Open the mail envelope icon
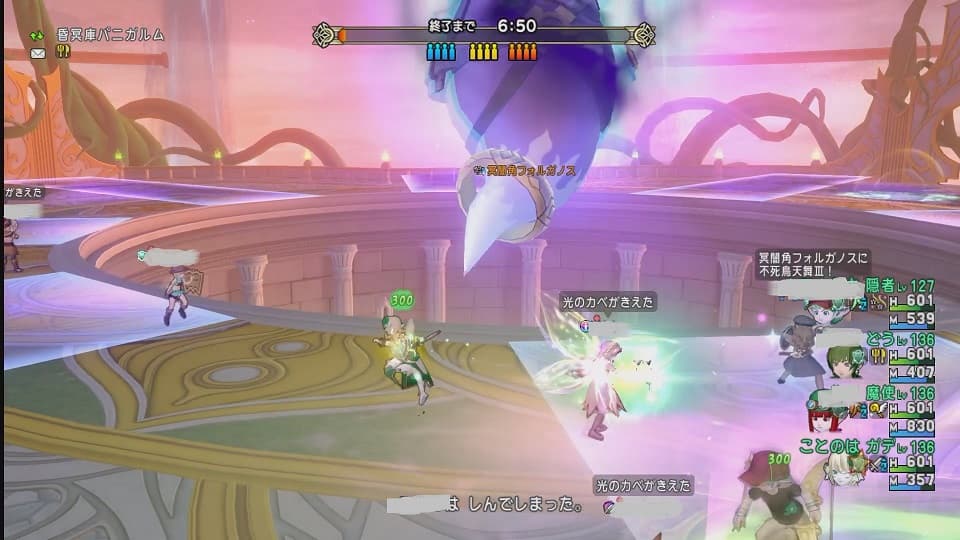The image size is (960, 540). [x=38, y=52]
